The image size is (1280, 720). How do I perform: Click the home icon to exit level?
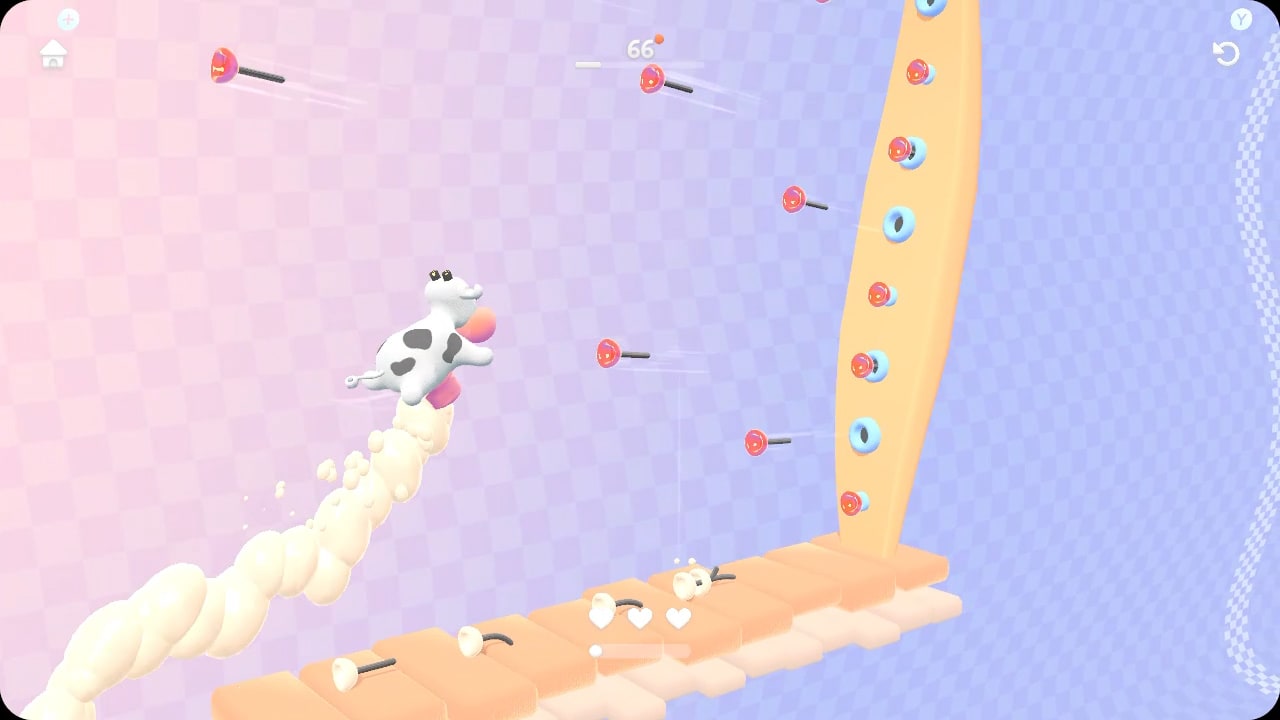coord(52,55)
